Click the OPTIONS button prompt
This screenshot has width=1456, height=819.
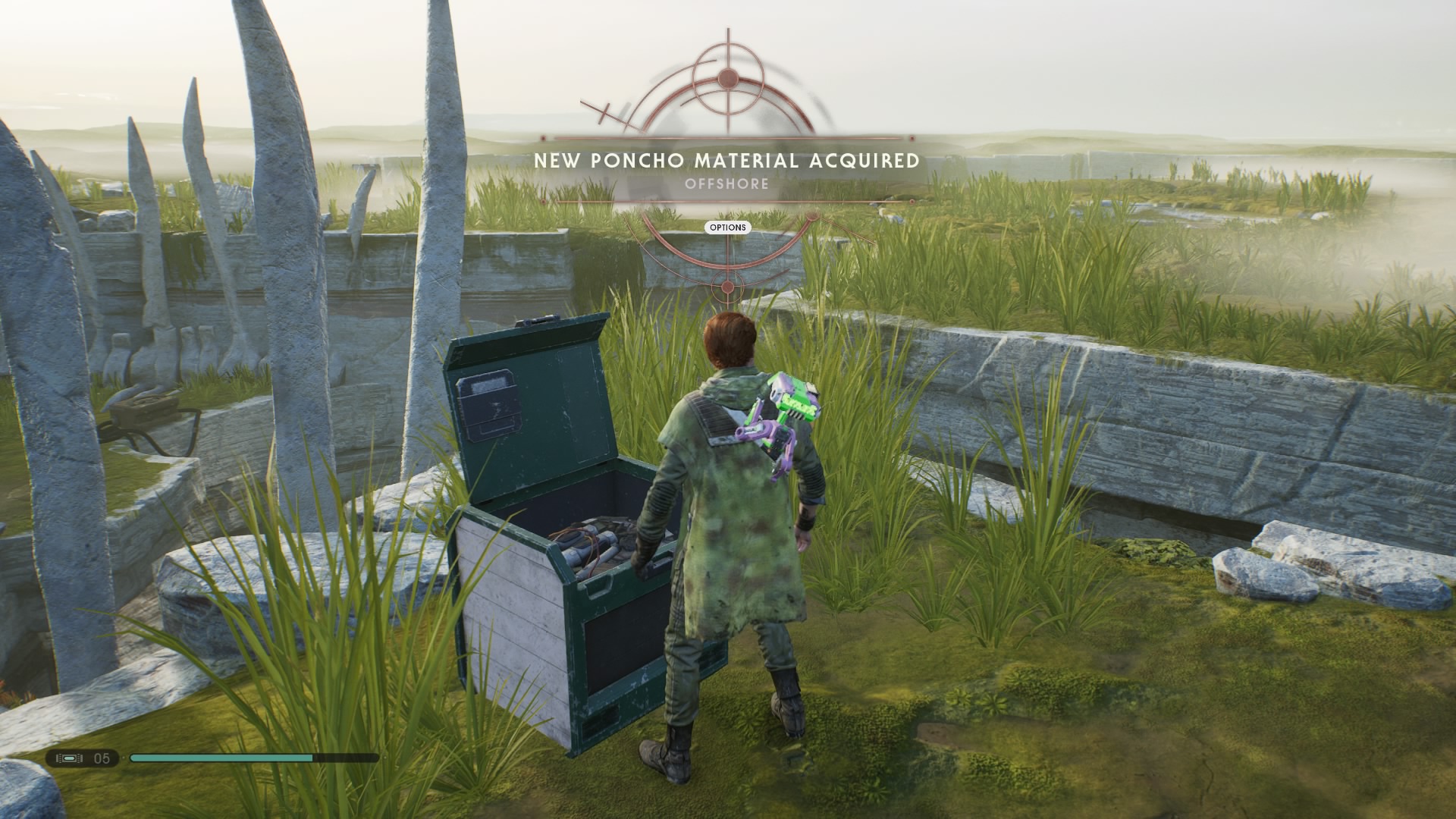(x=727, y=227)
